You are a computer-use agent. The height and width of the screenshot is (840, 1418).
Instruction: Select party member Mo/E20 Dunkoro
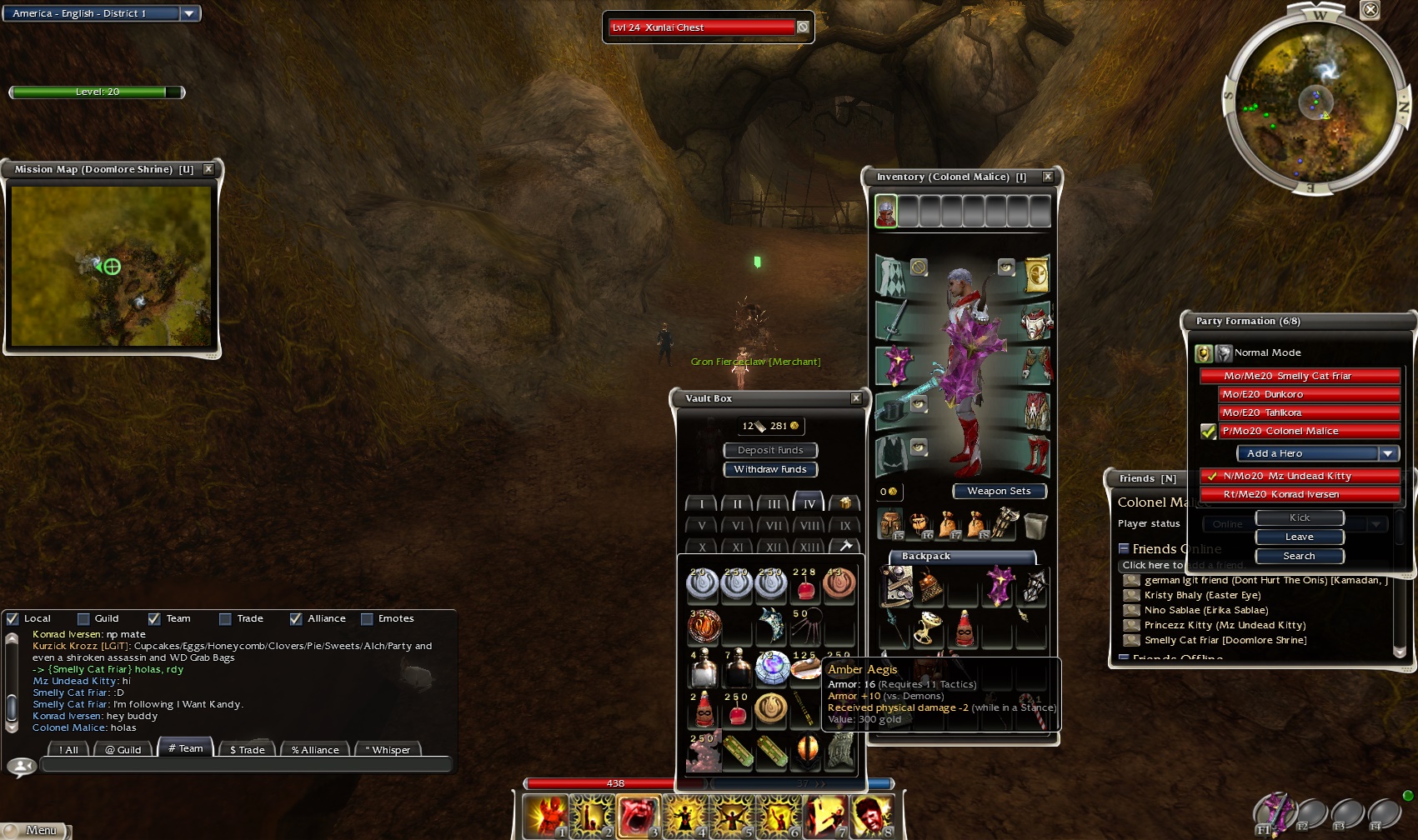click(x=1309, y=394)
